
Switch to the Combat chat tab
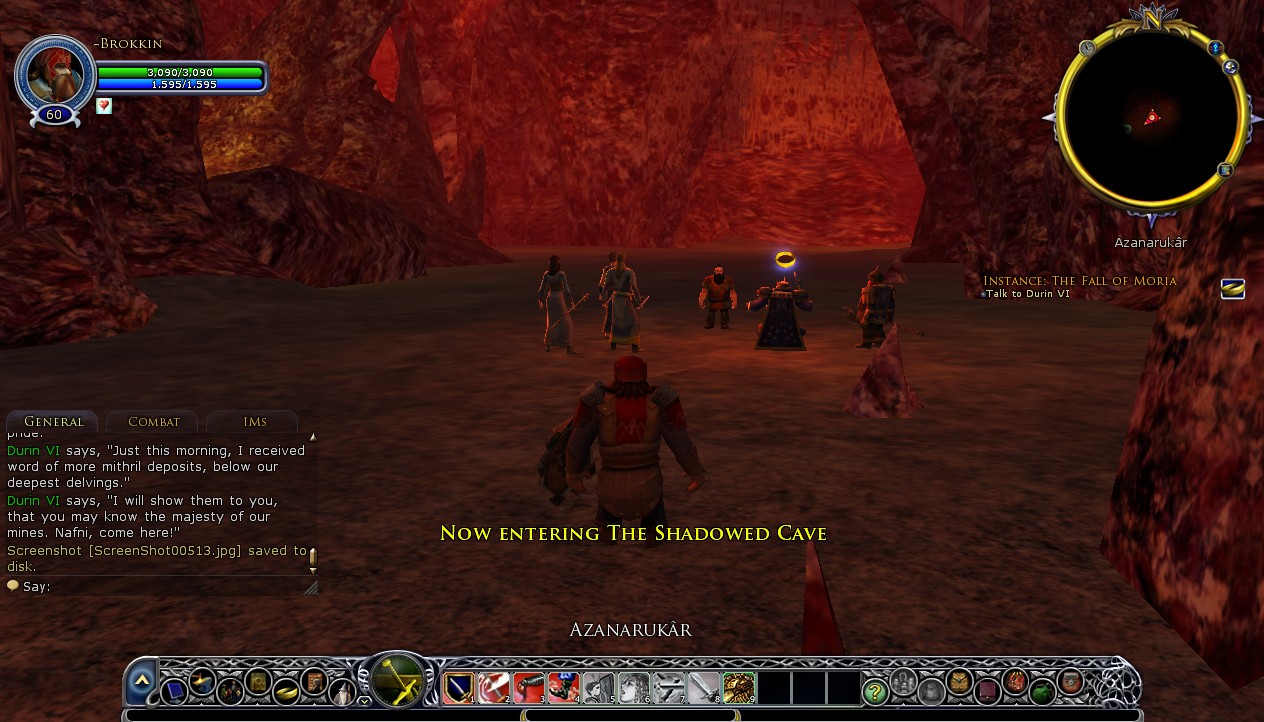point(153,422)
